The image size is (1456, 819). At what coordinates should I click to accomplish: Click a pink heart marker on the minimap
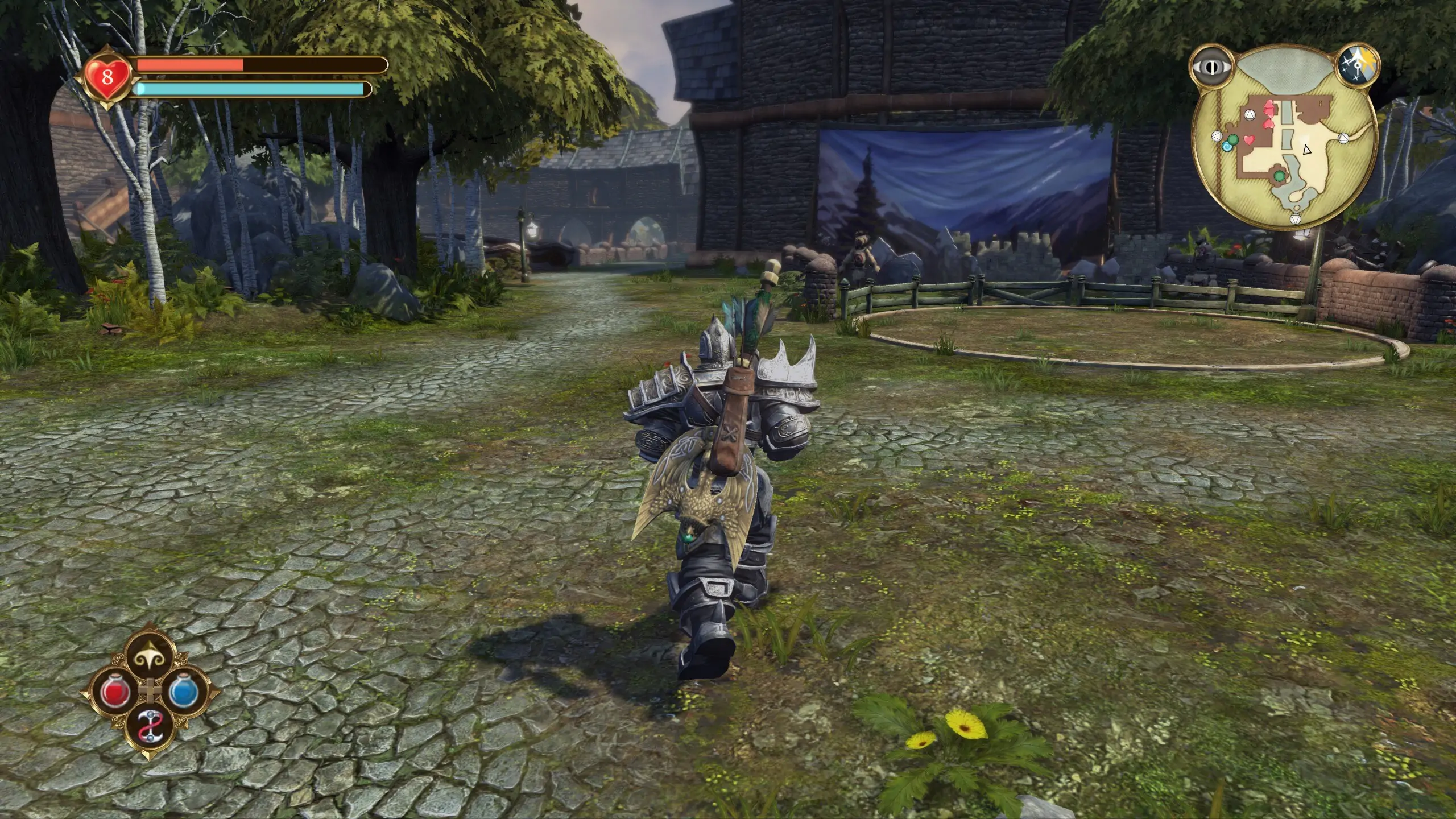pos(1269,109)
